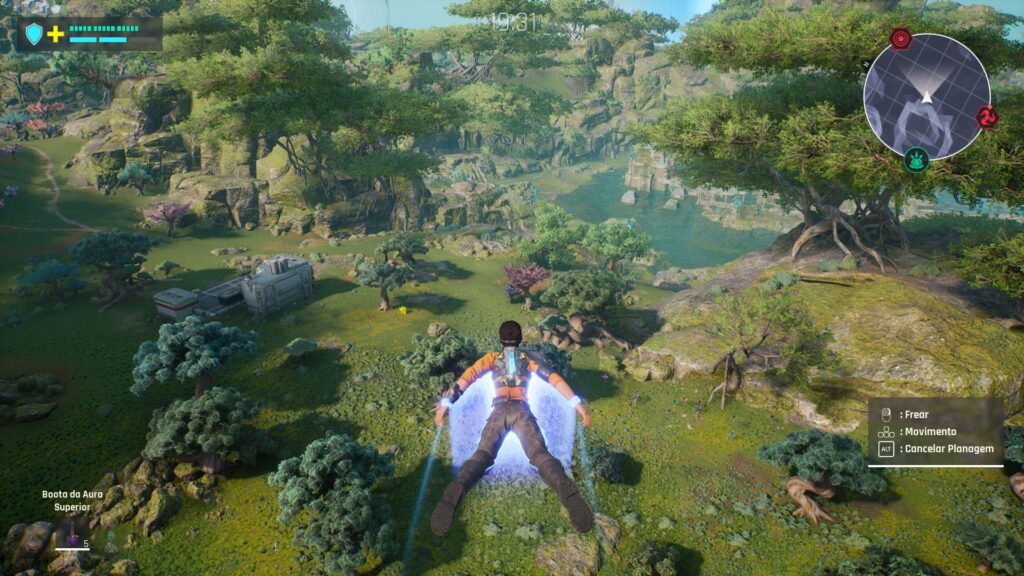Select the green creature marker on minimap
The width and height of the screenshot is (1024, 576).
click(x=916, y=158)
